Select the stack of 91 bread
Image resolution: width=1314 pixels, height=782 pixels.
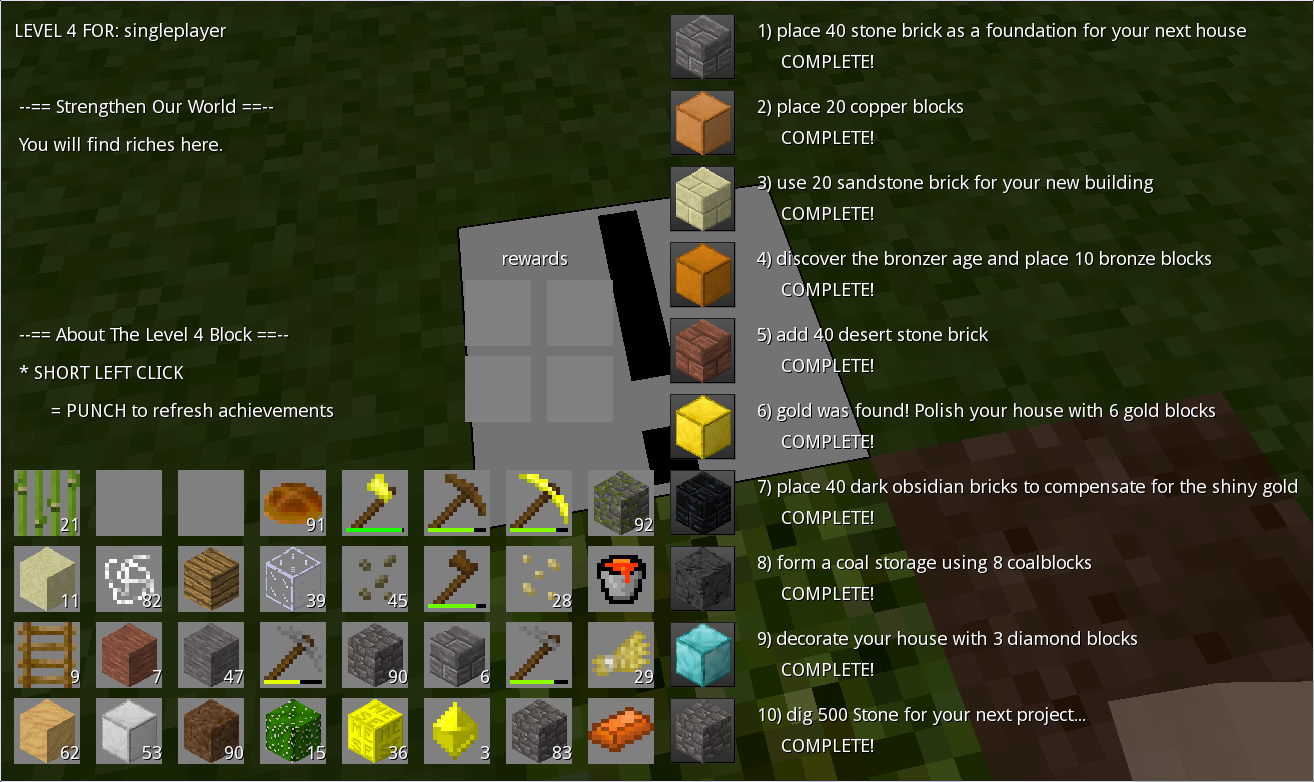pyautogui.click(x=293, y=503)
